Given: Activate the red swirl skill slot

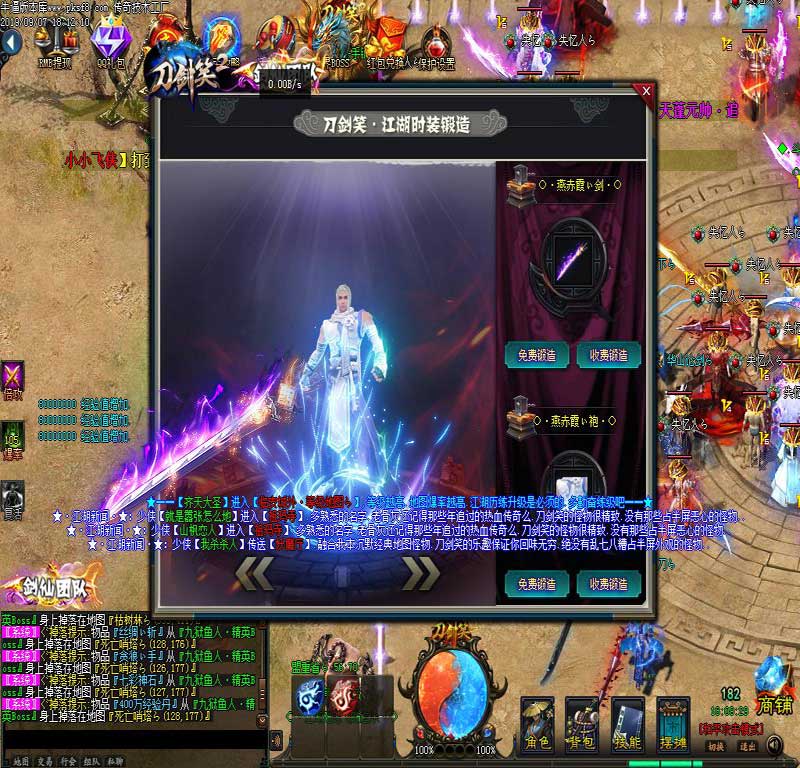Looking at the screenshot, I should (344, 696).
